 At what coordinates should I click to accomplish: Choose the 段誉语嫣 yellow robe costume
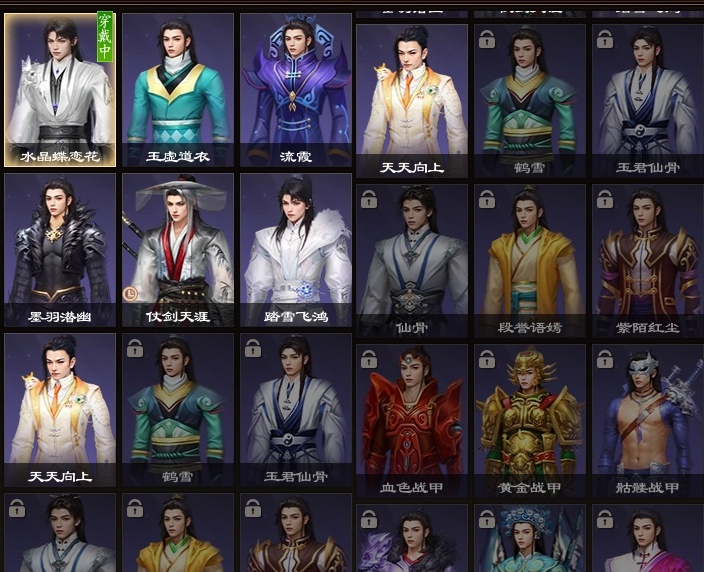(530, 259)
